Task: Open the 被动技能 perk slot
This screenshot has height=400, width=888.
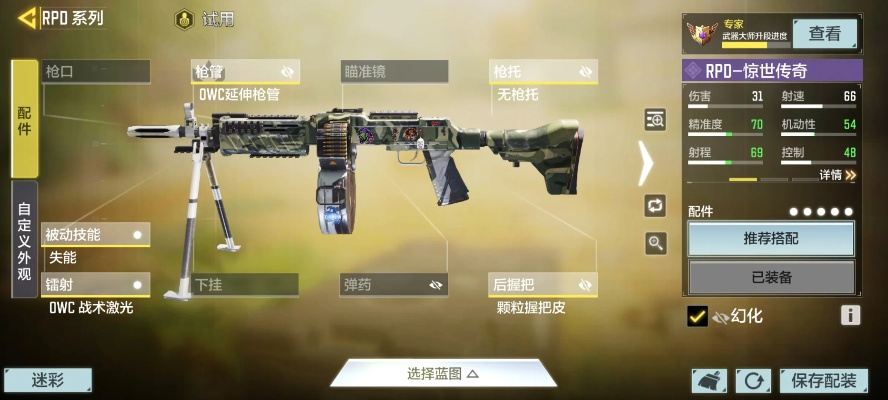Action: pyautogui.click(x=96, y=235)
